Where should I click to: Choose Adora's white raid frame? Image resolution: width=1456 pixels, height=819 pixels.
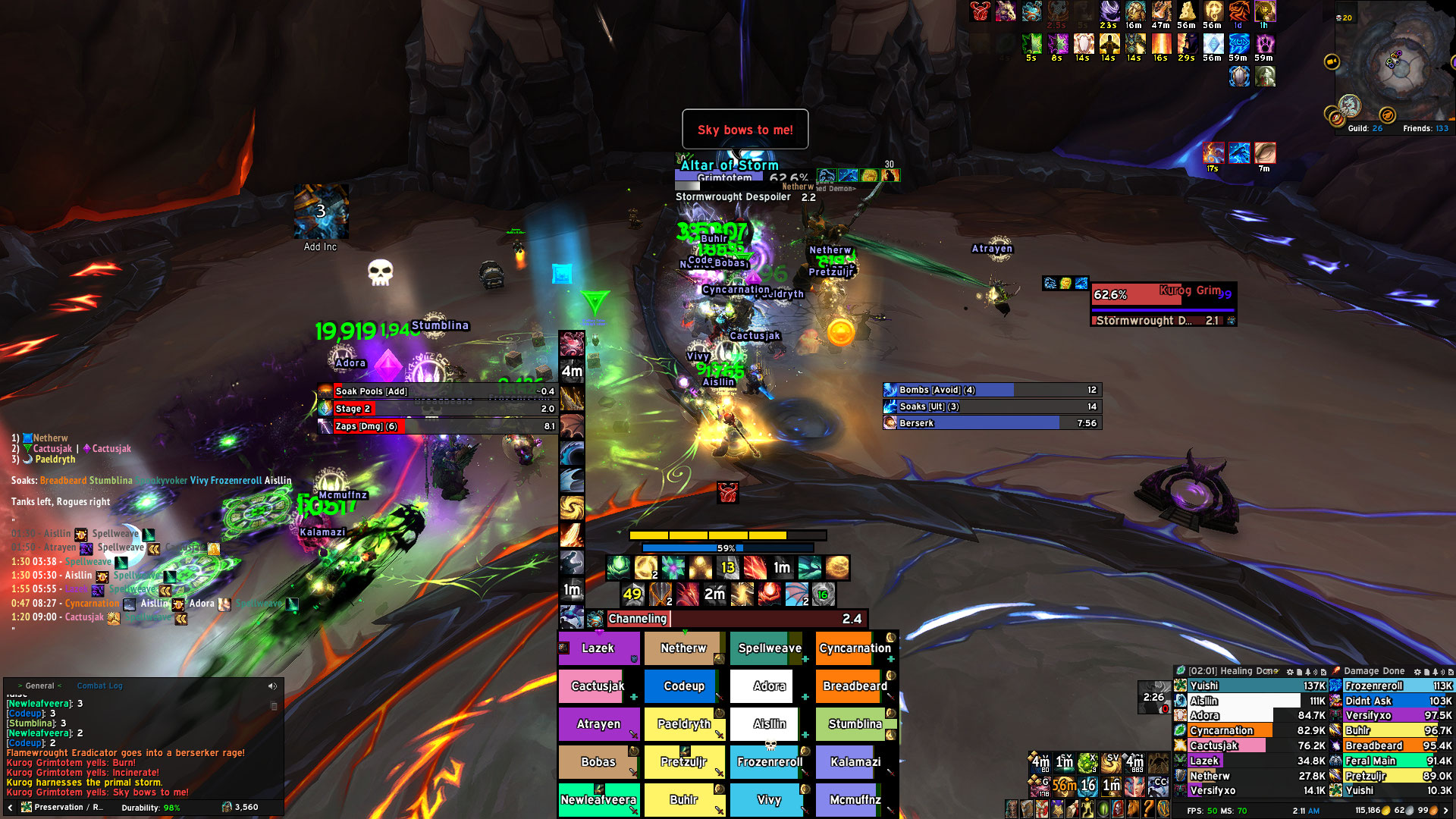tap(769, 686)
